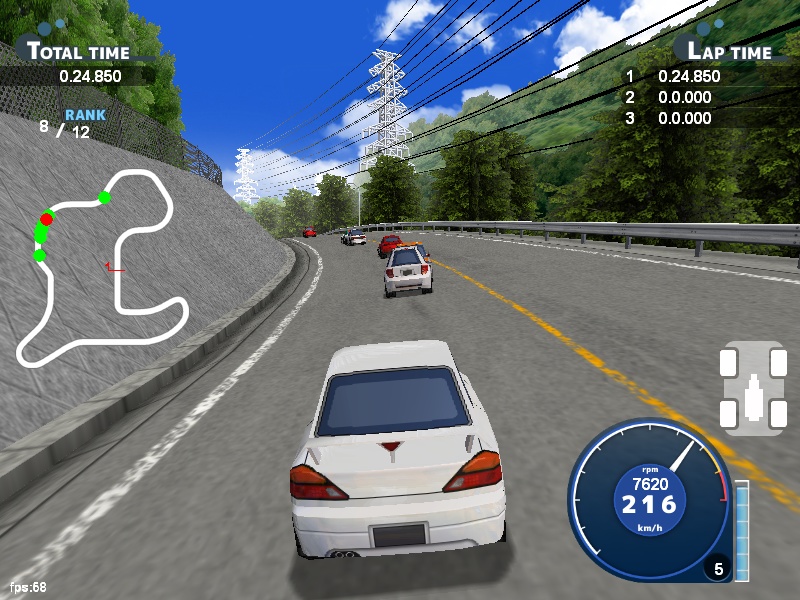Click the car tire status diagram icon
The width and height of the screenshot is (800, 600).
(x=752, y=388)
